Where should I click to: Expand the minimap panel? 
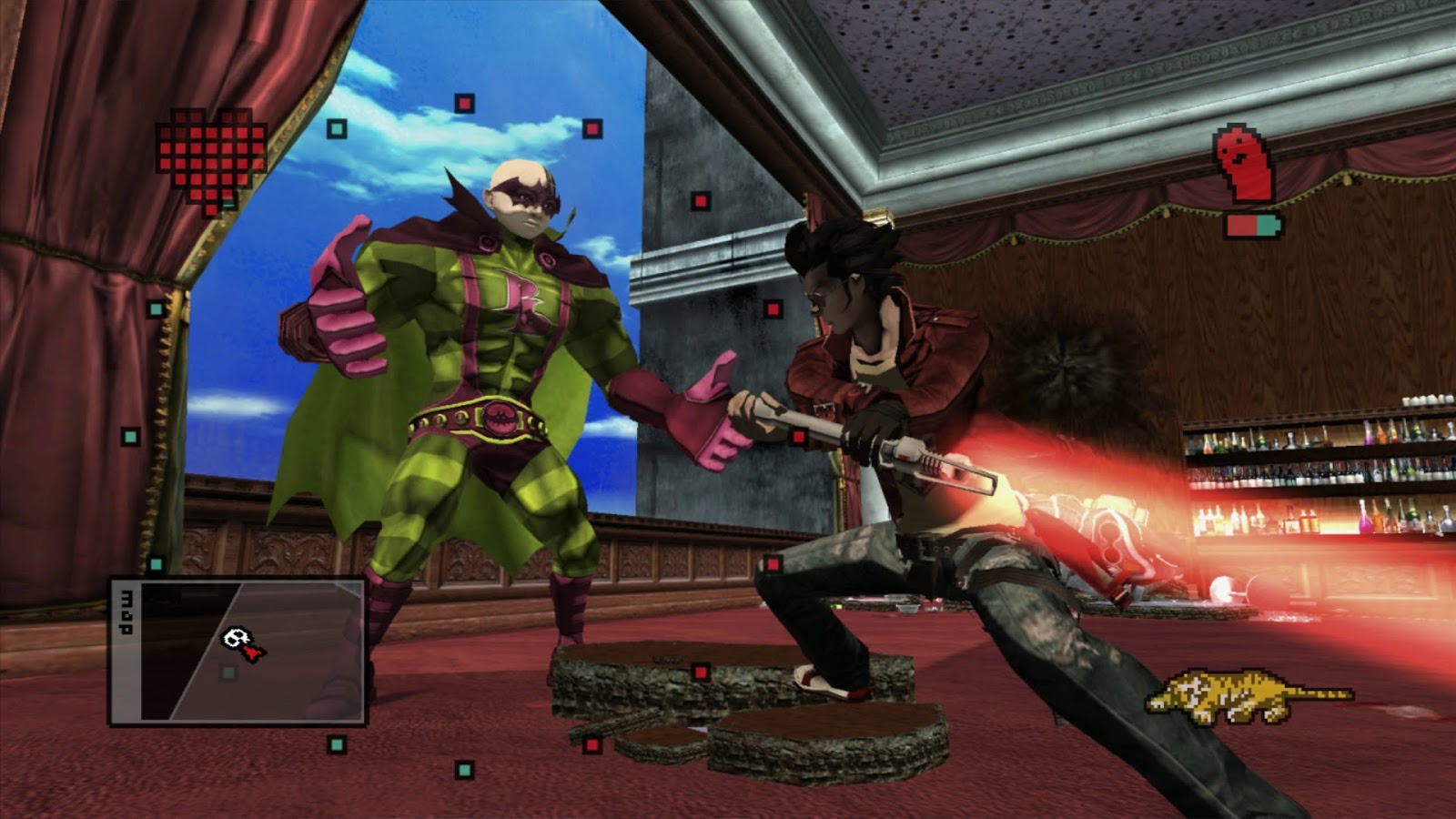coord(237,651)
